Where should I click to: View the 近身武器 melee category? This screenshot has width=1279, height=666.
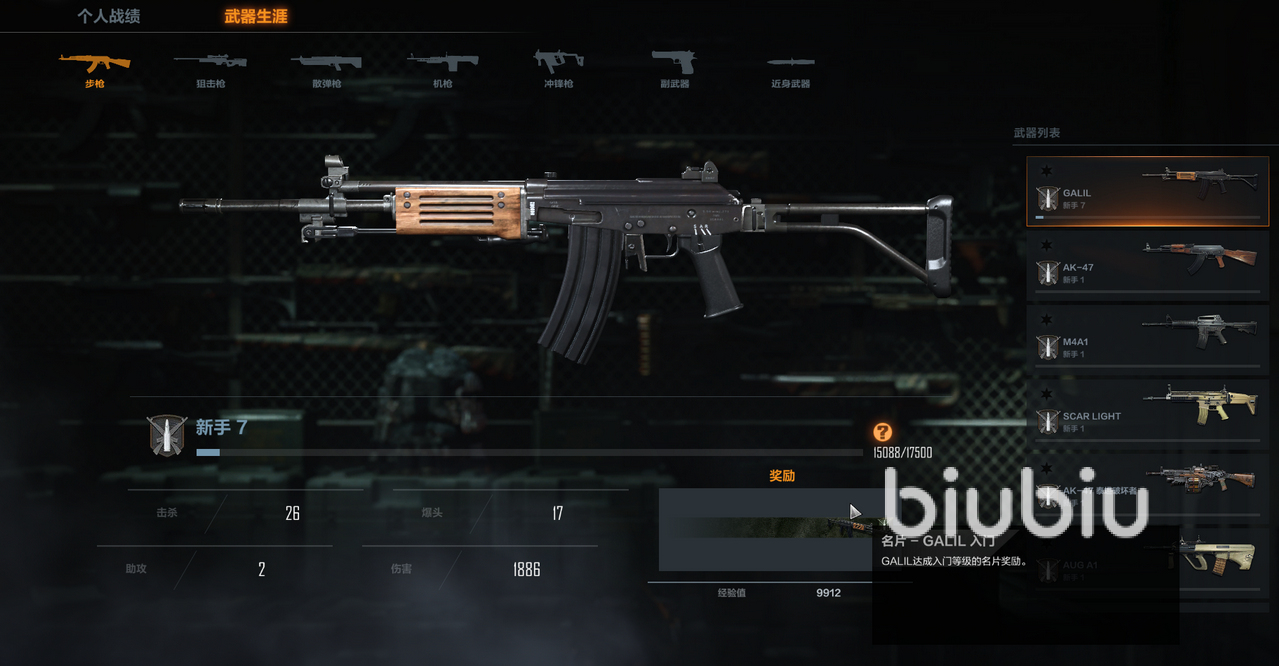pyautogui.click(x=790, y=69)
